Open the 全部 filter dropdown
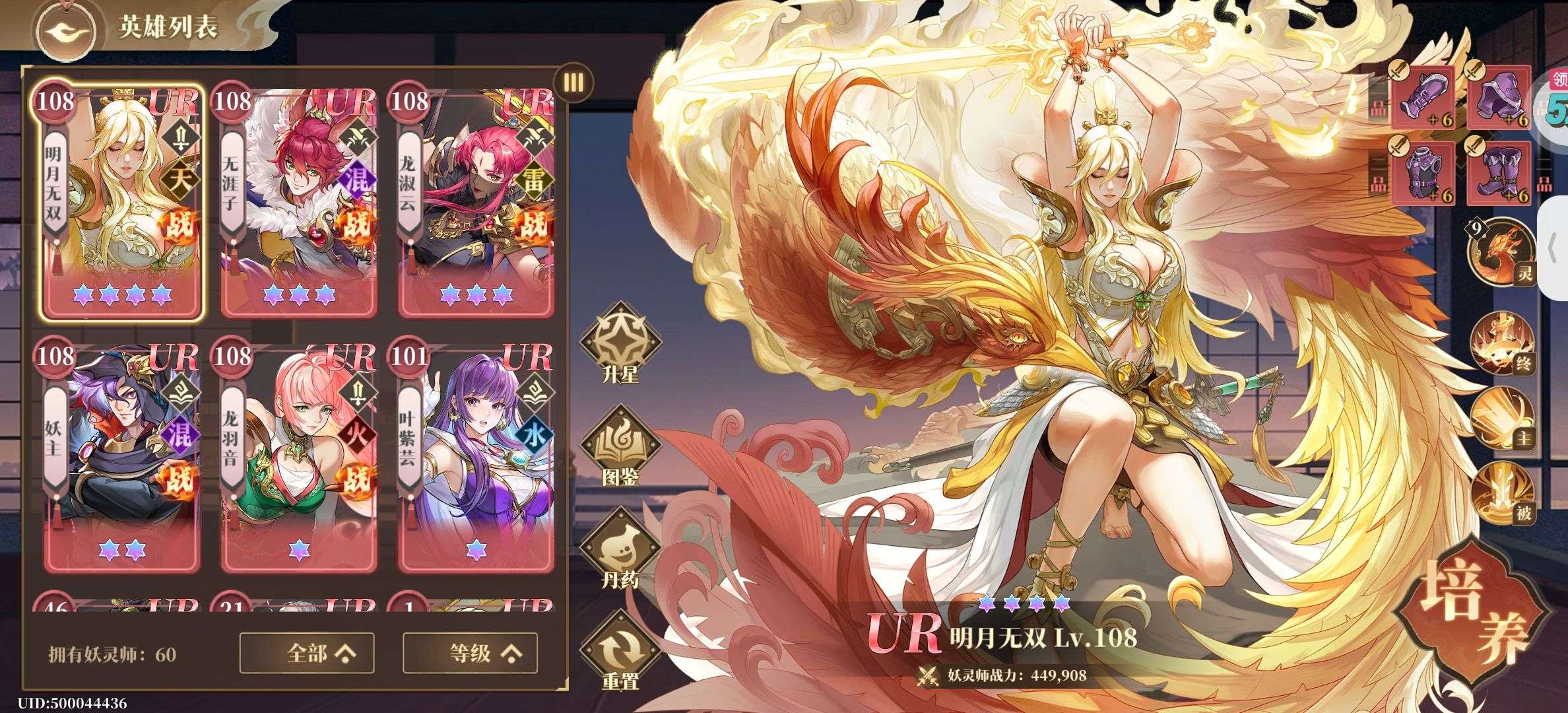This screenshot has height=713, width=1568. [321, 653]
